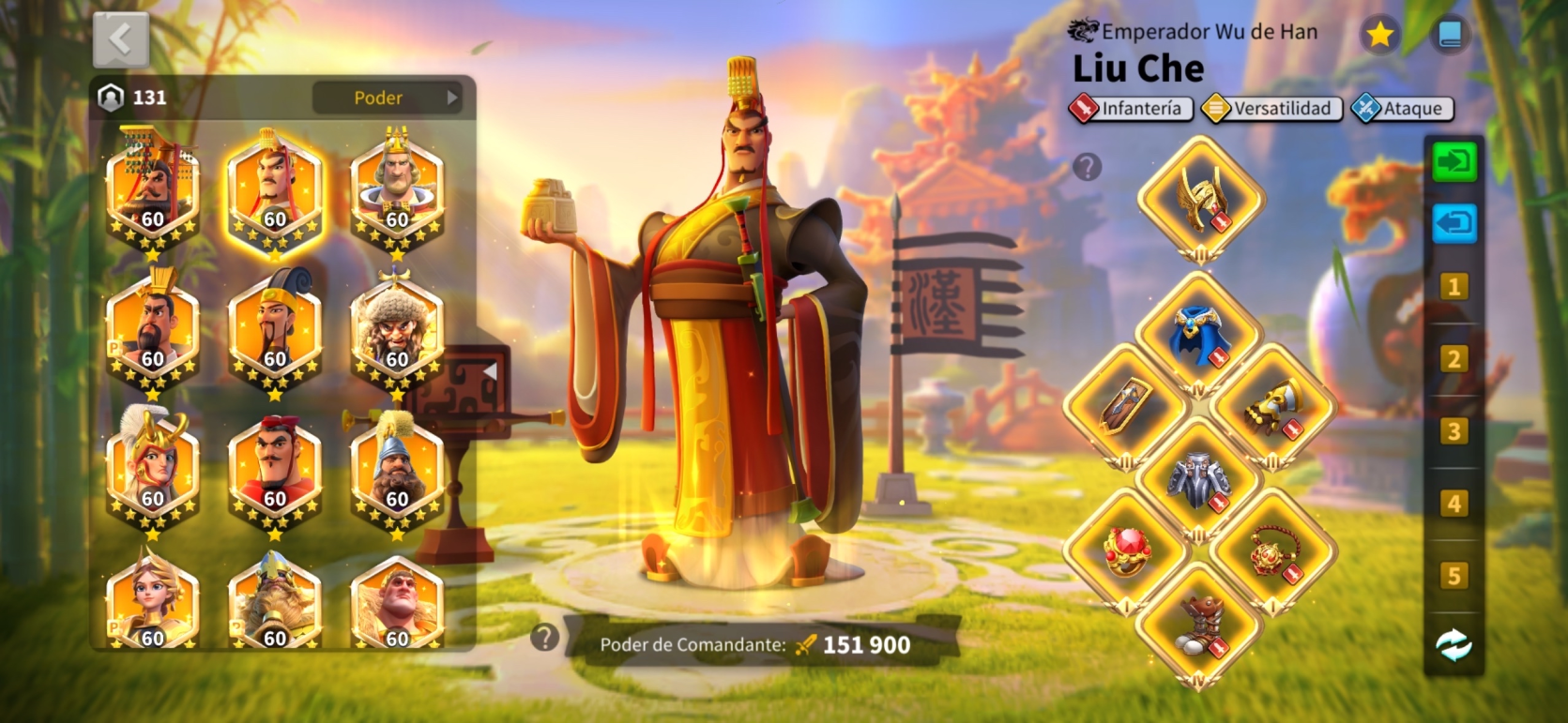Go back with the arrow button
Image resolution: width=1568 pixels, height=723 pixels.
121,40
